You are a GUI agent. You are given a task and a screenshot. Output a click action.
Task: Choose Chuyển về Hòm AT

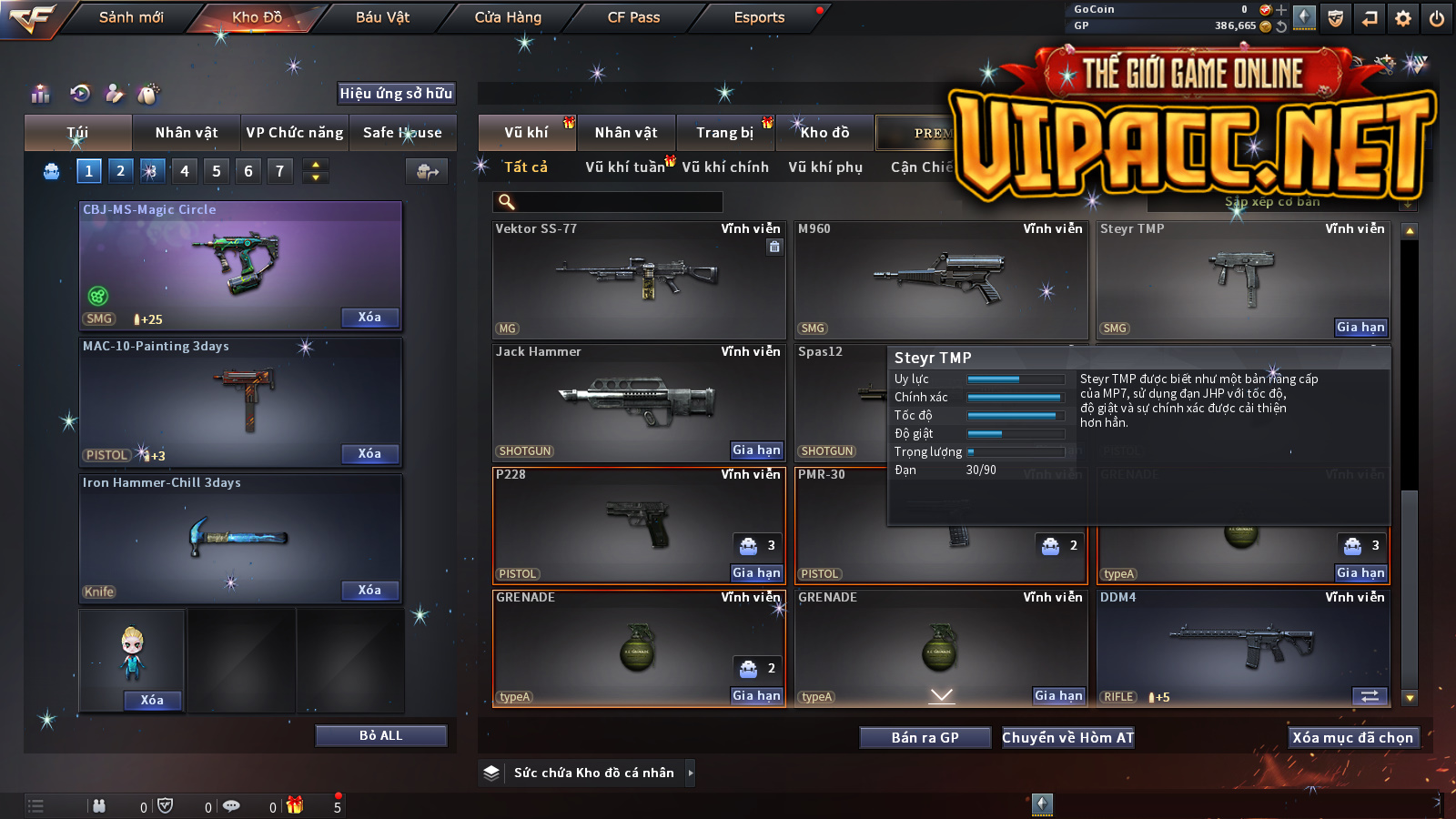[x=1068, y=738]
